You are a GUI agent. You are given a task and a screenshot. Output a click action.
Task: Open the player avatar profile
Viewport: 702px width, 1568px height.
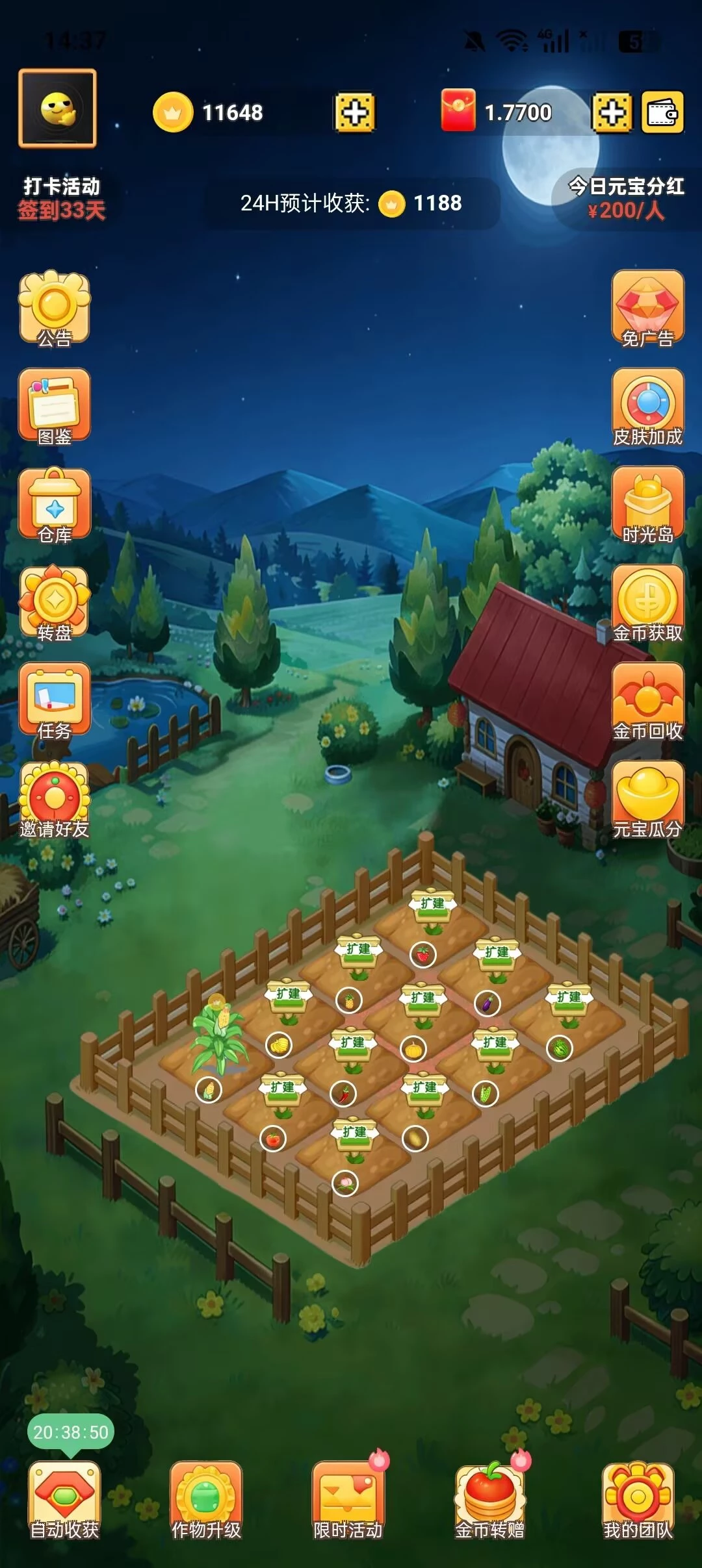(x=57, y=108)
